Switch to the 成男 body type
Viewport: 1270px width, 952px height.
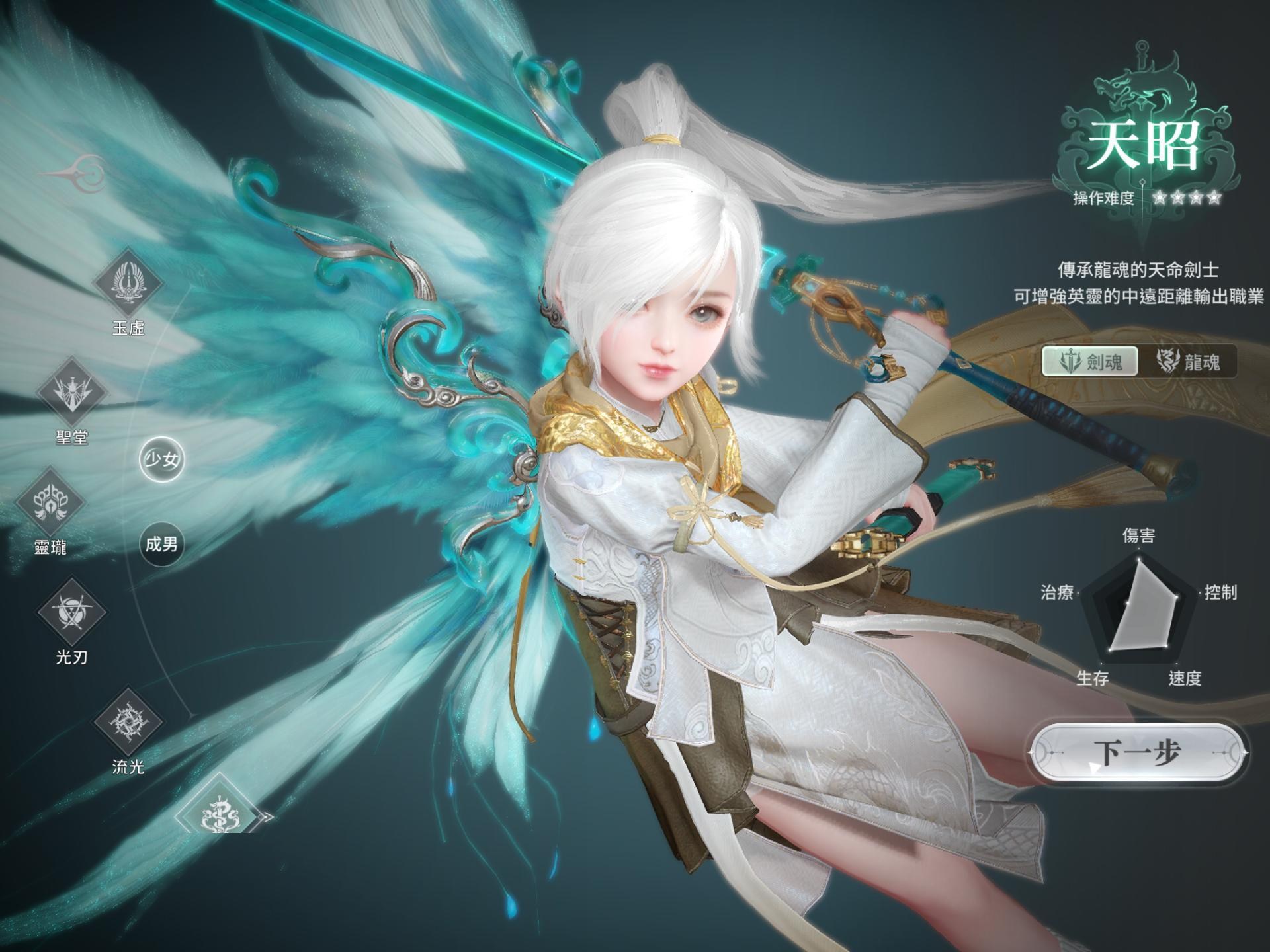[161, 544]
